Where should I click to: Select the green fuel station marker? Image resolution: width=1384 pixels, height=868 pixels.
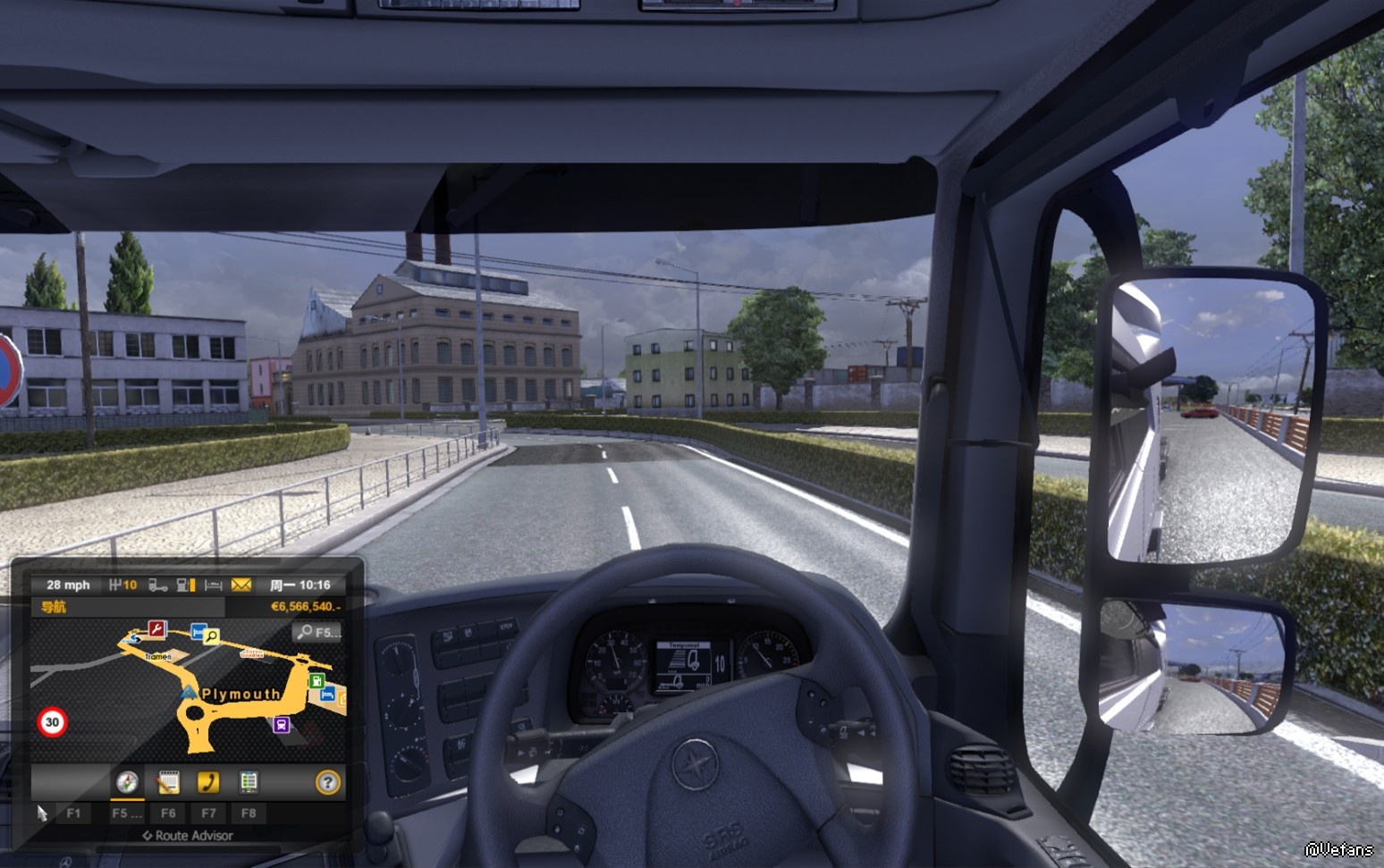click(316, 680)
